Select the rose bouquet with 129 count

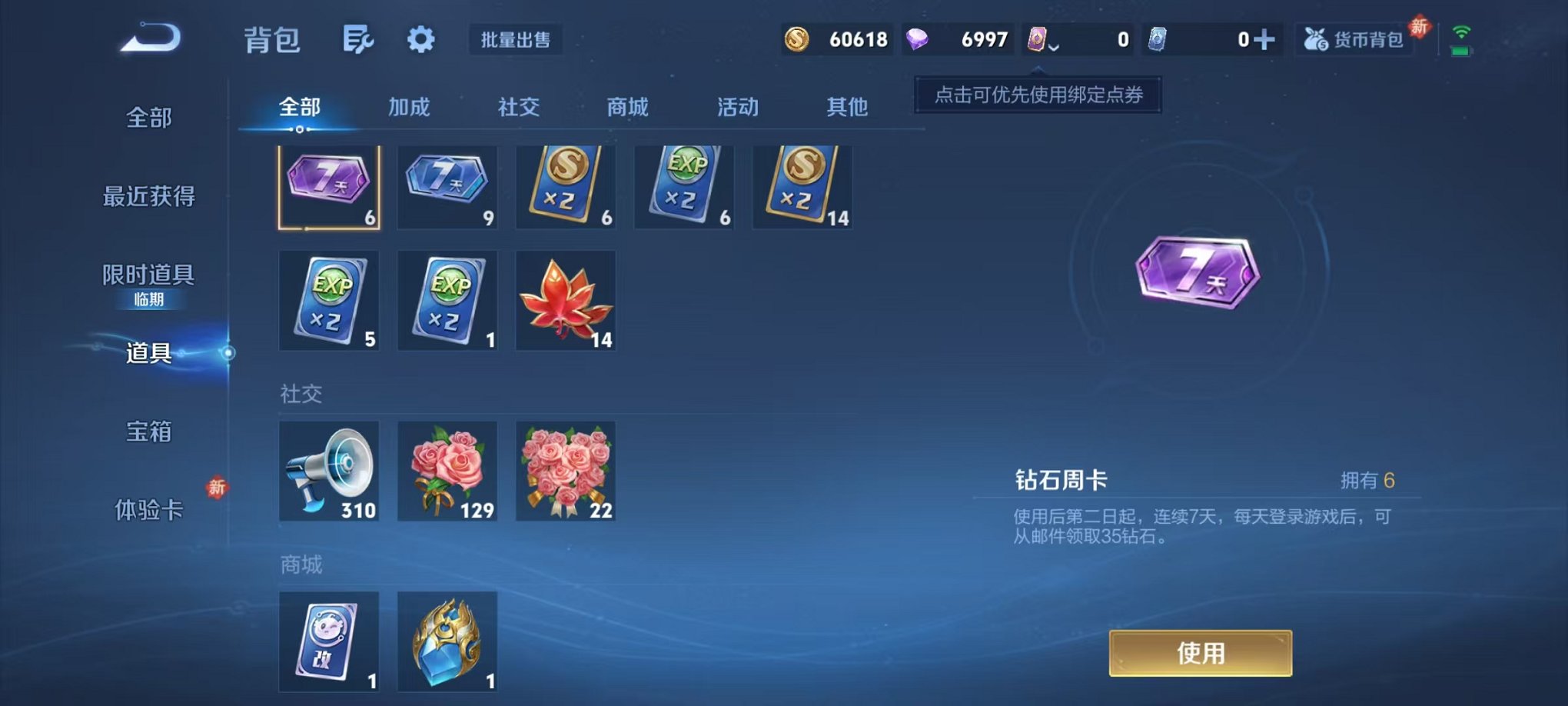447,470
